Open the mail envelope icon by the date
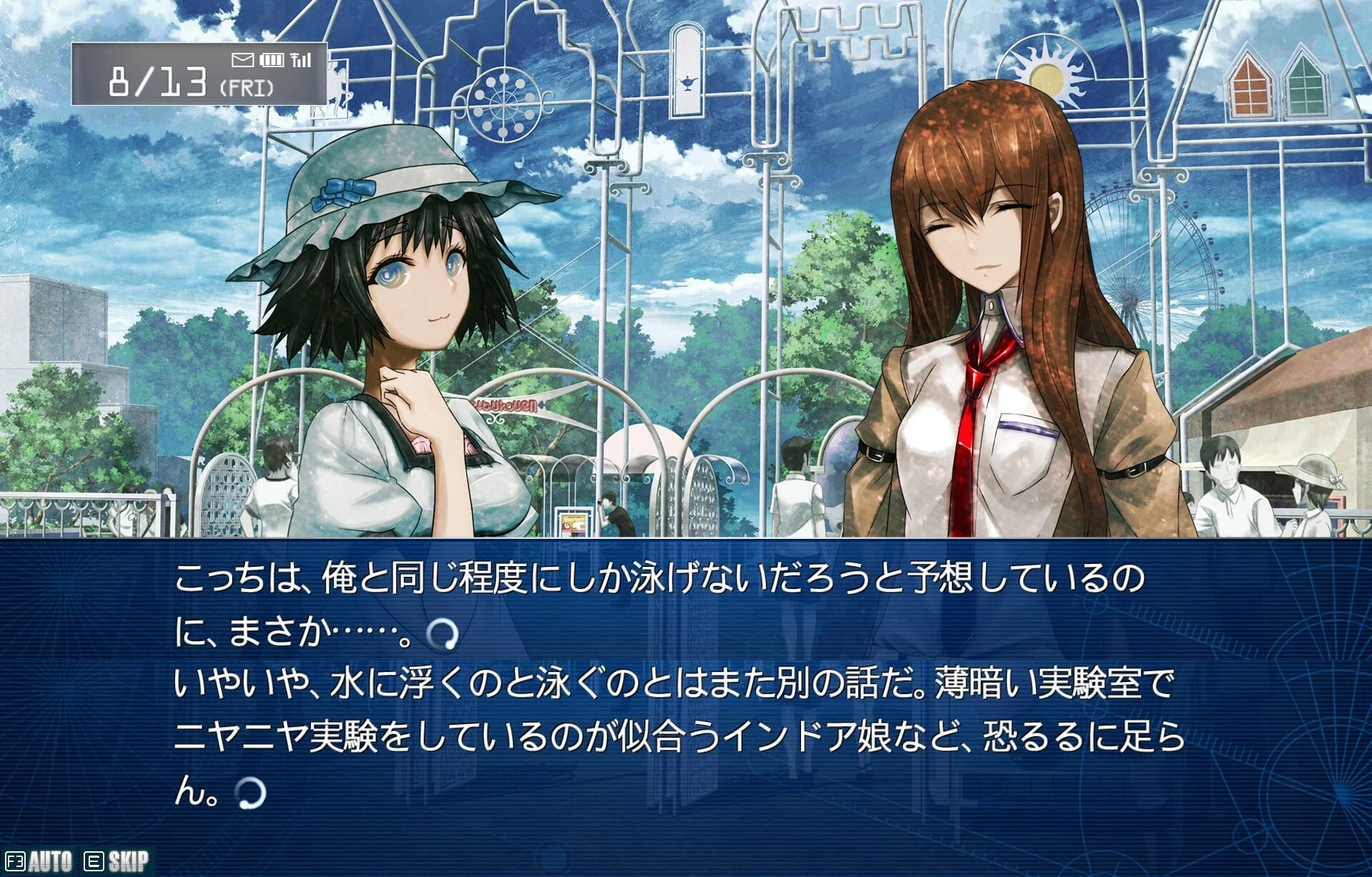 (x=243, y=60)
